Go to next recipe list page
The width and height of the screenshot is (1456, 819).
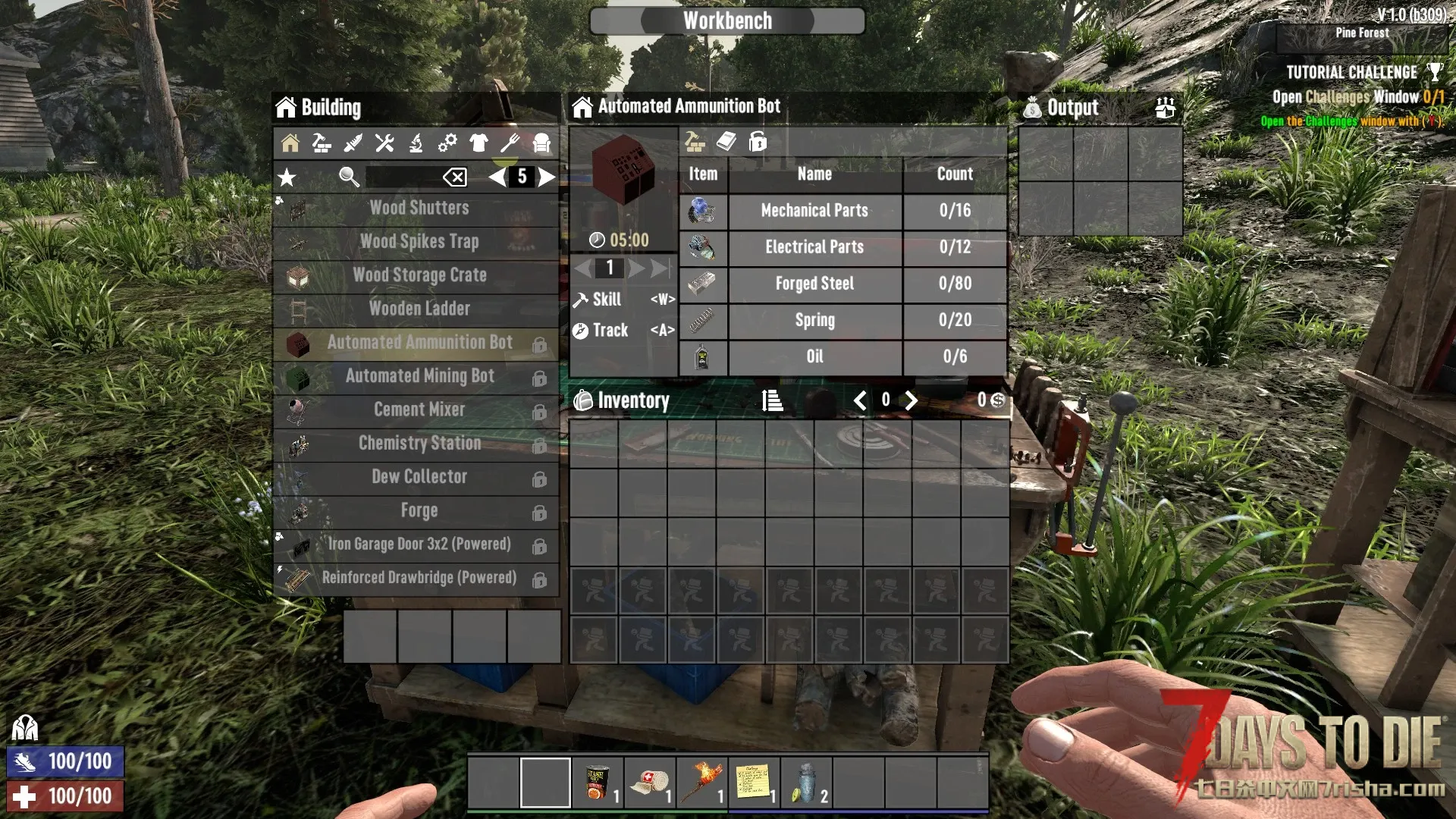pyautogui.click(x=547, y=177)
